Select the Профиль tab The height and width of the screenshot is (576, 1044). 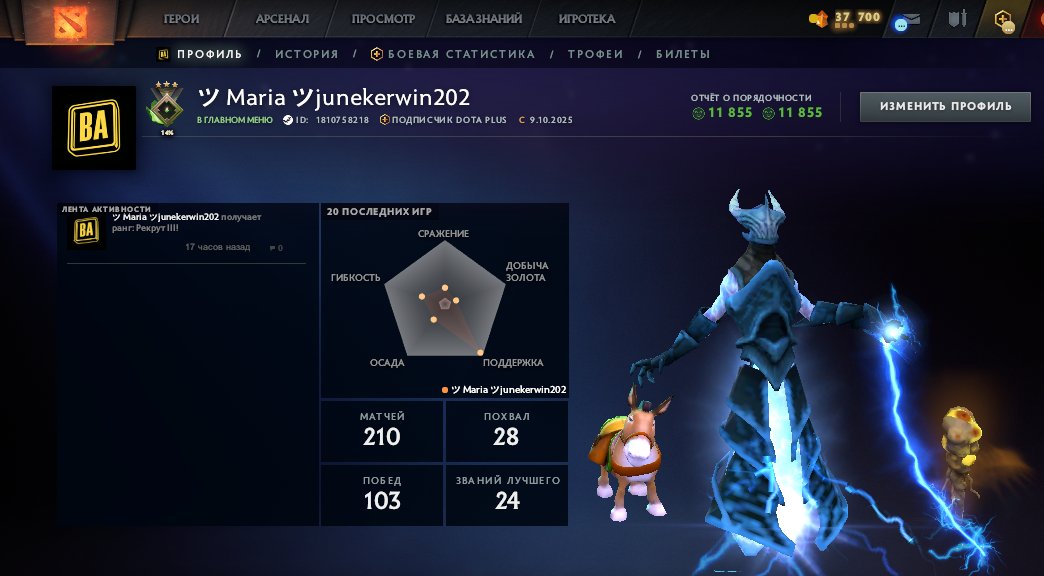(x=201, y=54)
